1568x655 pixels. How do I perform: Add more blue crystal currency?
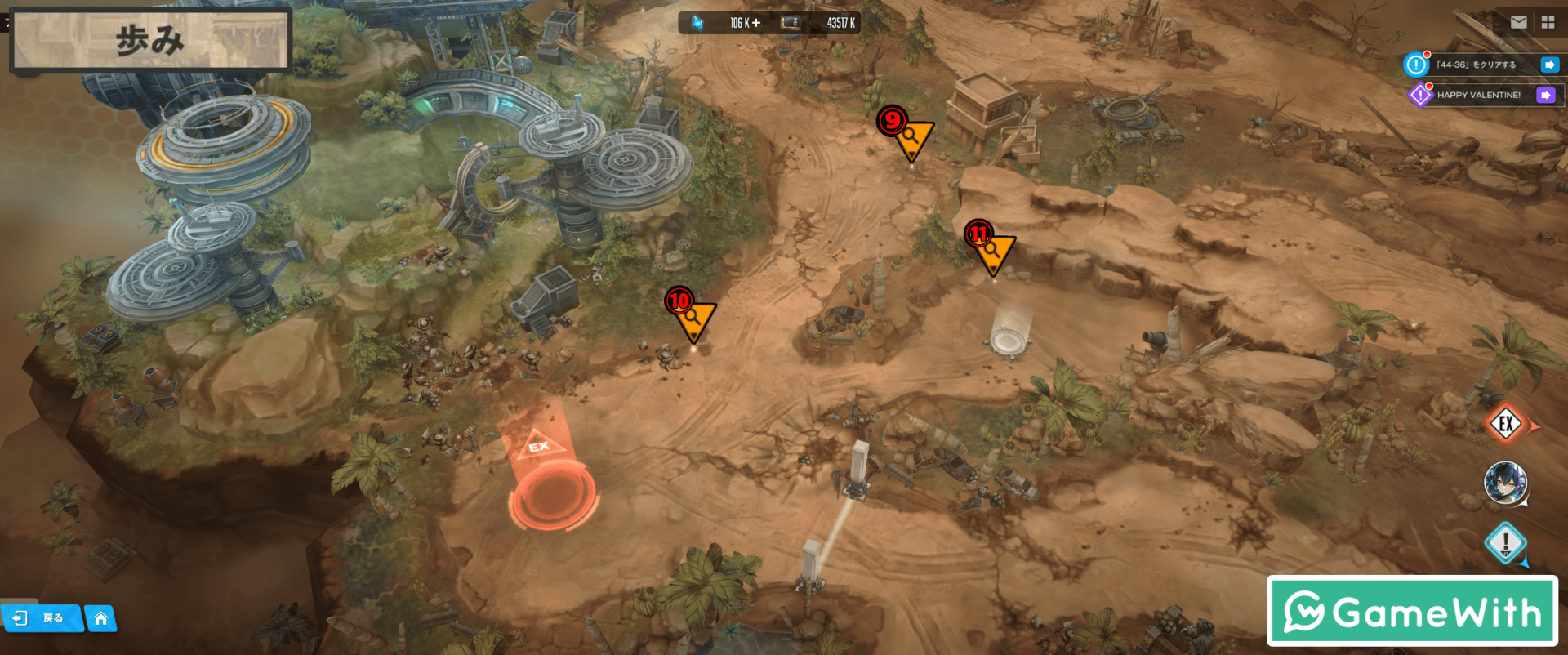pyautogui.click(x=756, y=23)
